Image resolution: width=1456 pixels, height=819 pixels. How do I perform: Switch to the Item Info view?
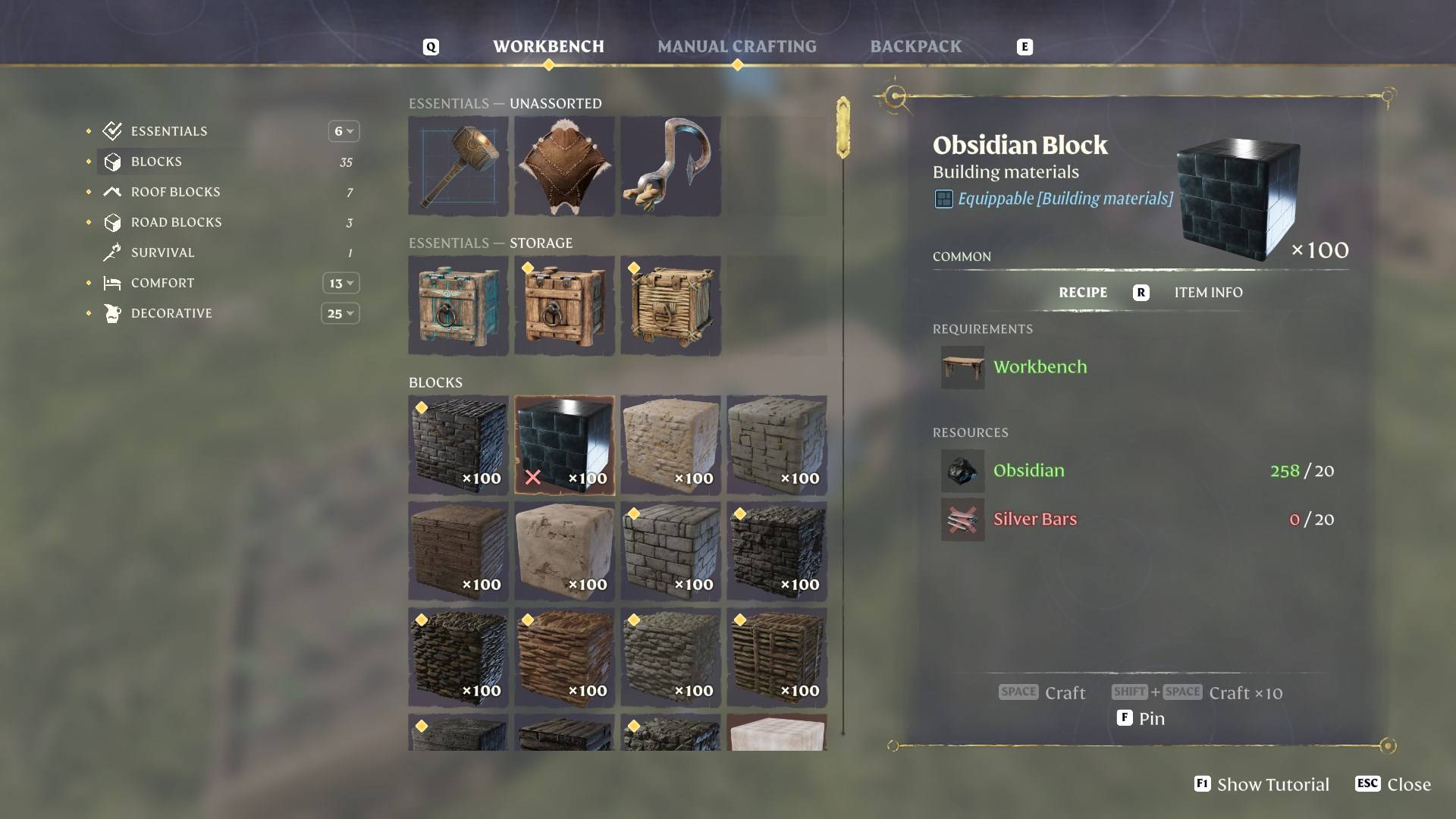[x=1208, y=293]
